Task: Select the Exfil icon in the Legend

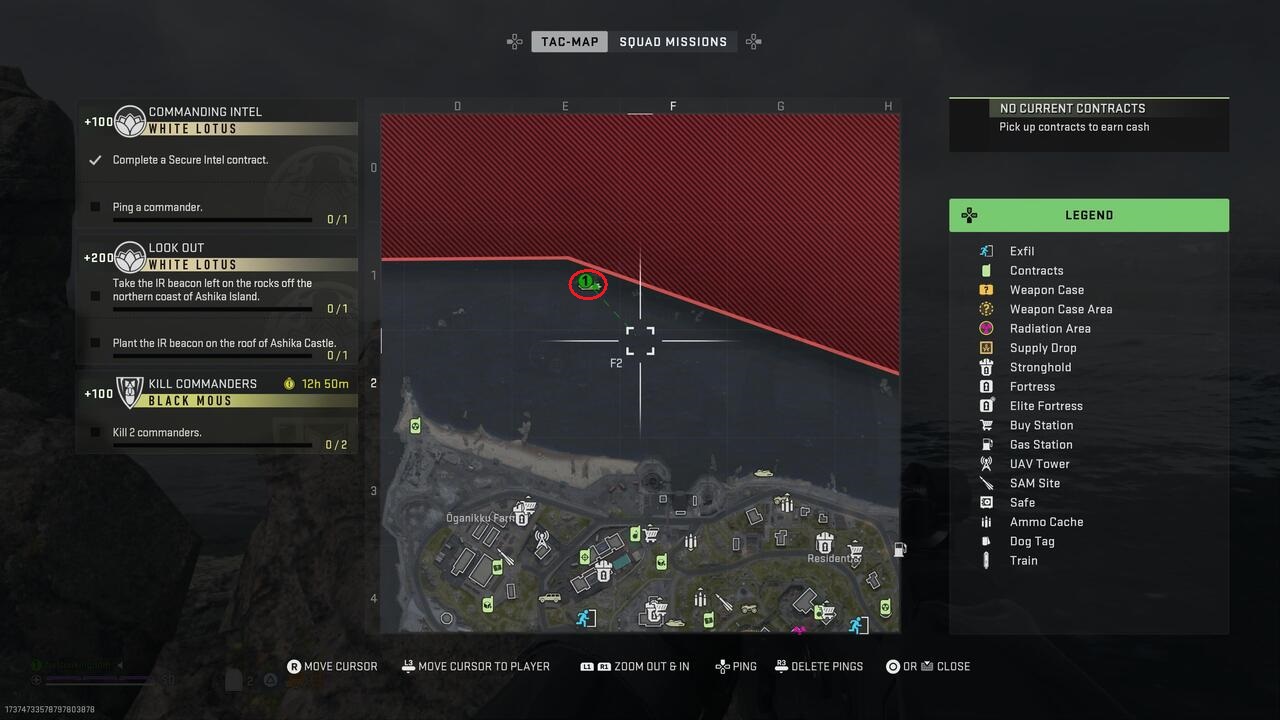Action: [985, 250]
